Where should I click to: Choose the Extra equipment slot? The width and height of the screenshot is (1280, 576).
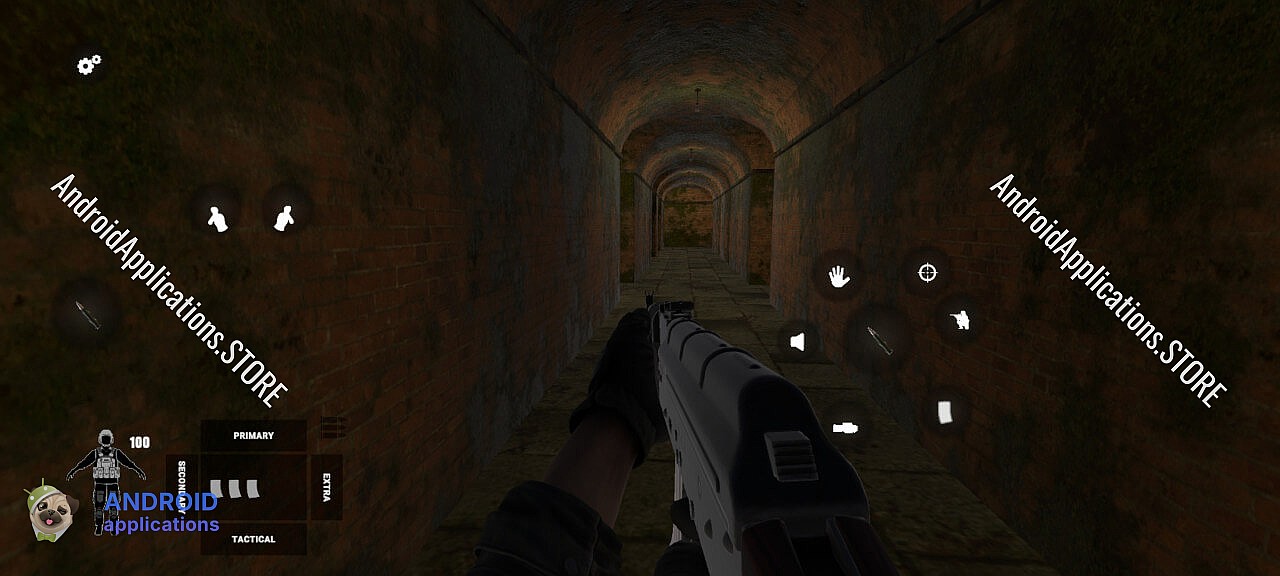(326, 487)
